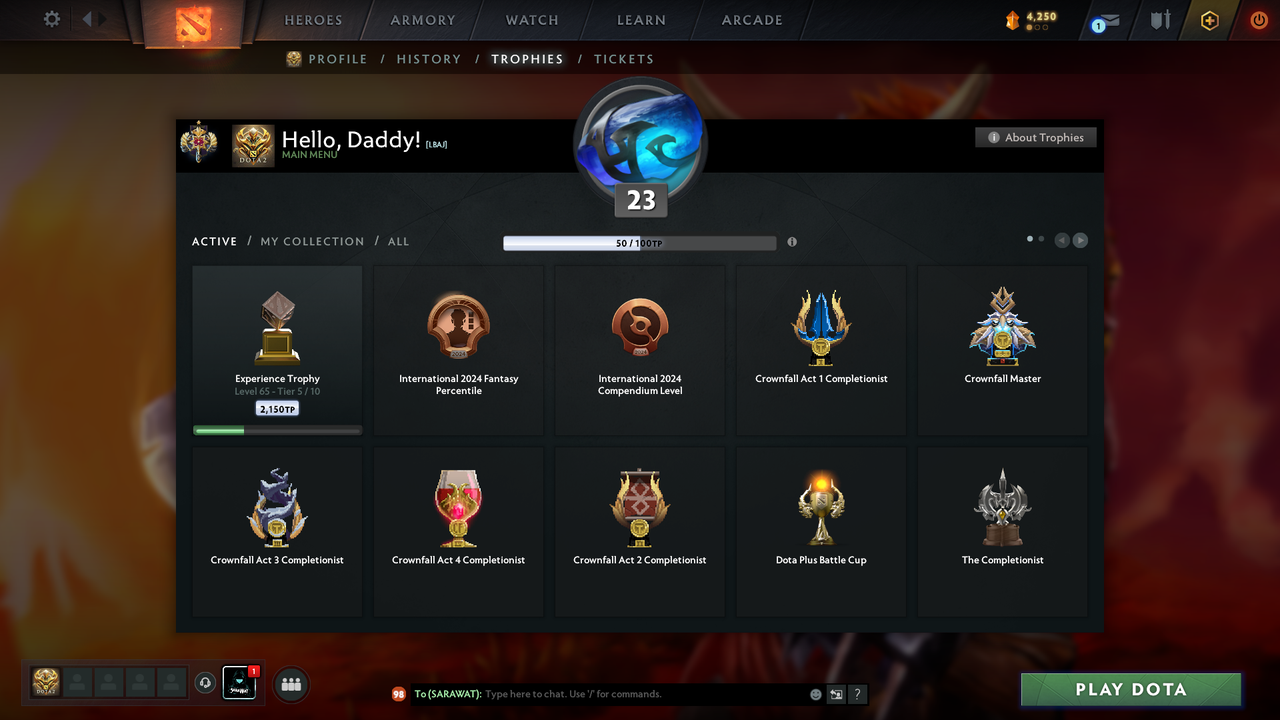
Task: Click the gold plus hexagon store icon
Action: [1208, 19]
